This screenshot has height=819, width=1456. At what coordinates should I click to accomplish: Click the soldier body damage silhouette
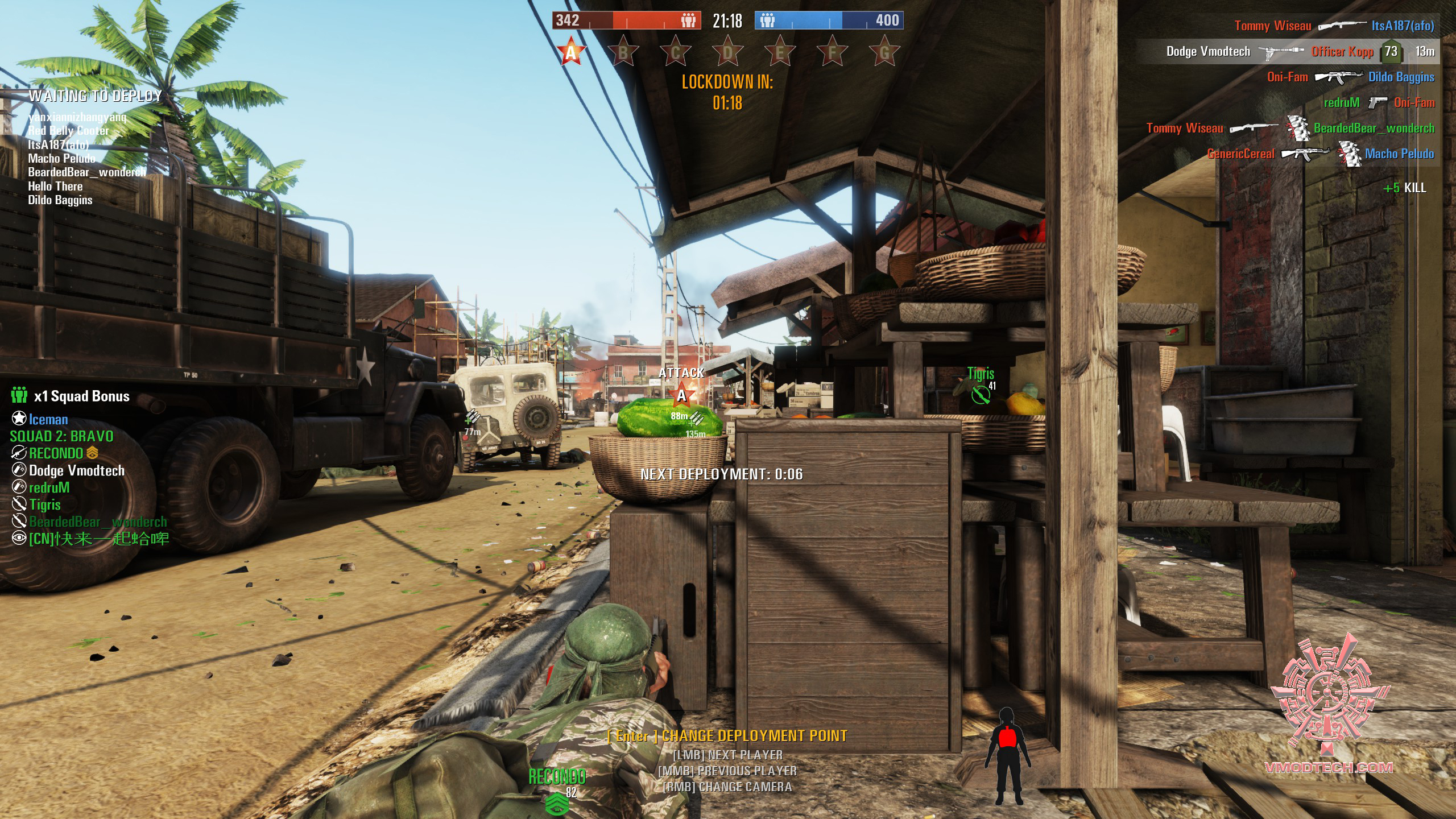point(1007,755)
